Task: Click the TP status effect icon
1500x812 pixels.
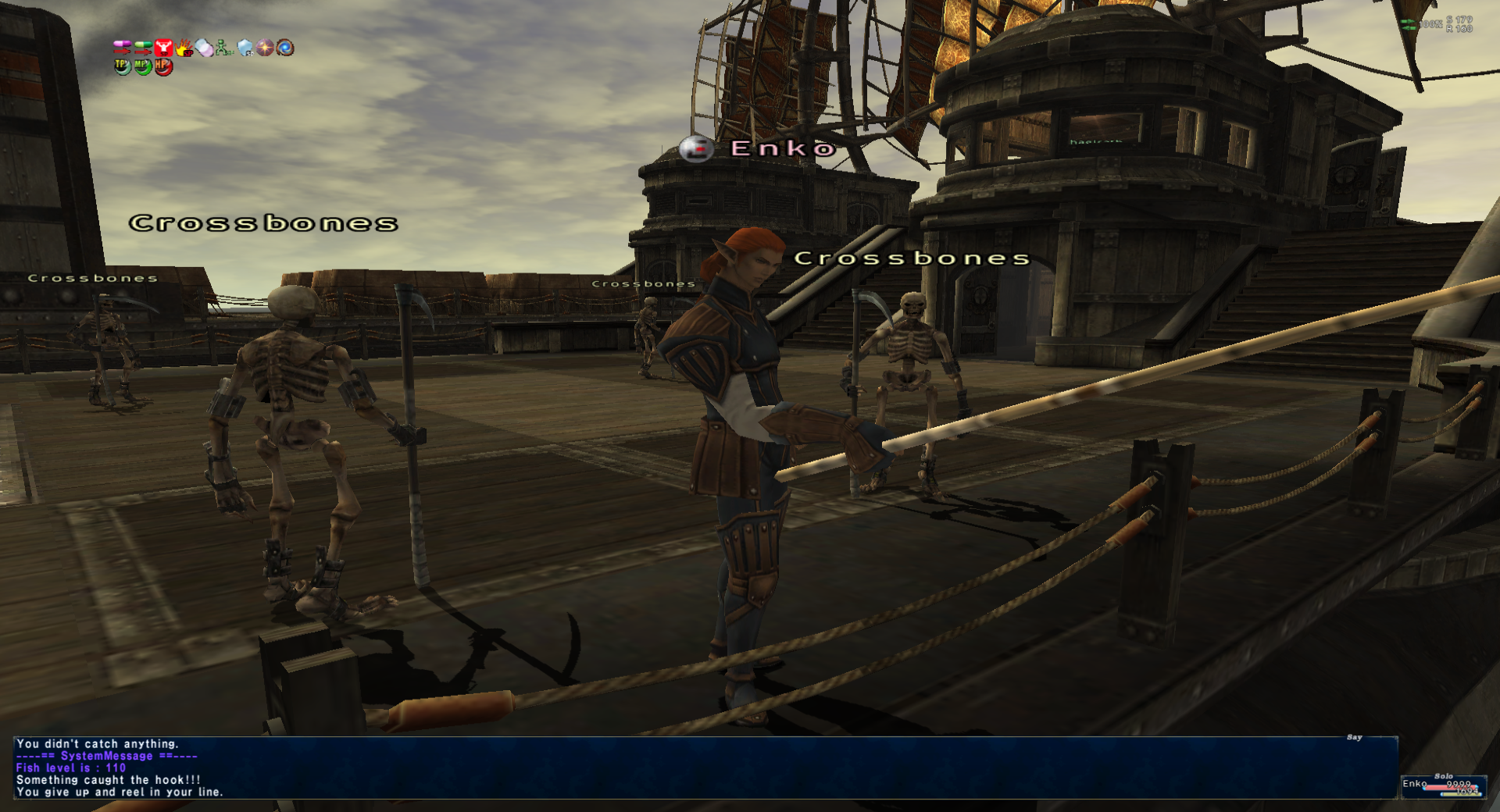Action: pyautogui.click(x=122, y=66)
